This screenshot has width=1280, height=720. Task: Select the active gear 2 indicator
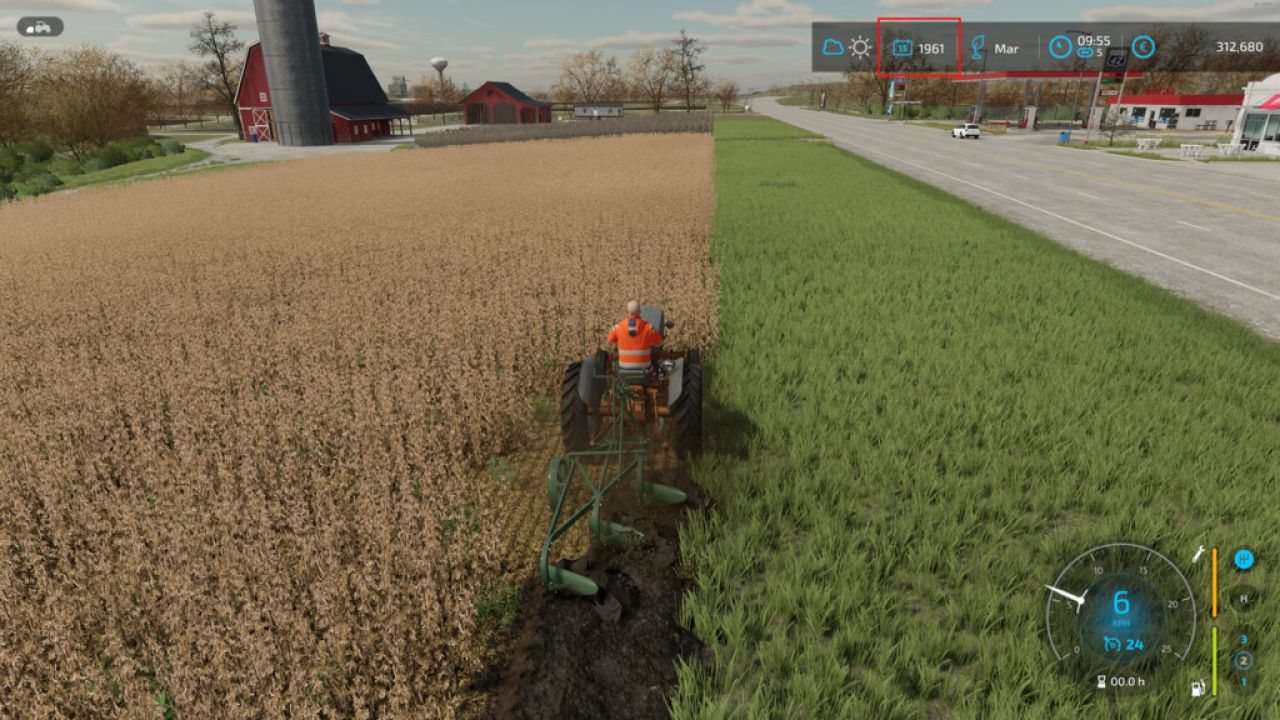coord(1244,659)
